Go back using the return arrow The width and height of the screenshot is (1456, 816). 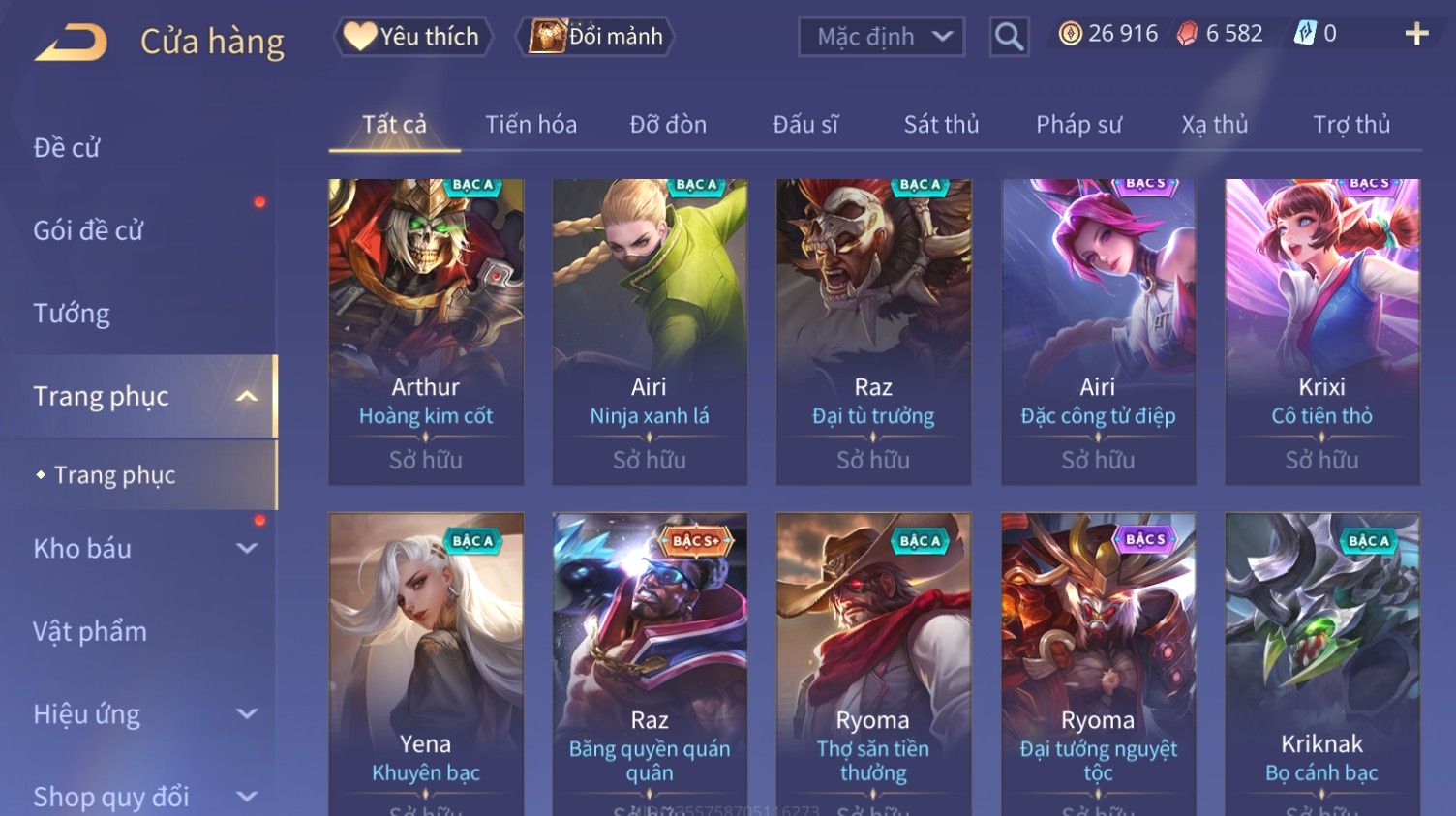click(x=71, y=43)
